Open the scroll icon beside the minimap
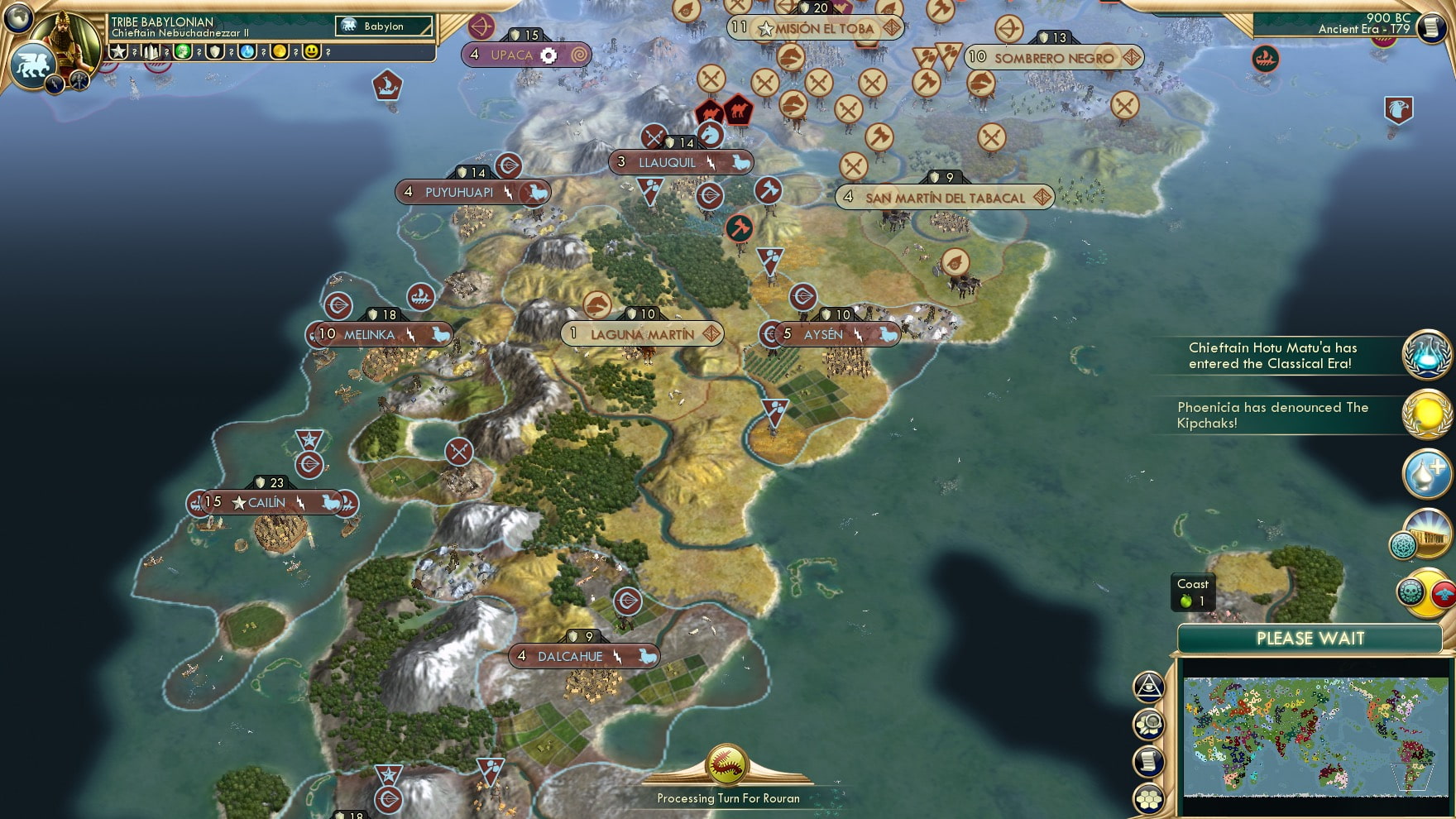1456x819 pixels. [1148, 762]
